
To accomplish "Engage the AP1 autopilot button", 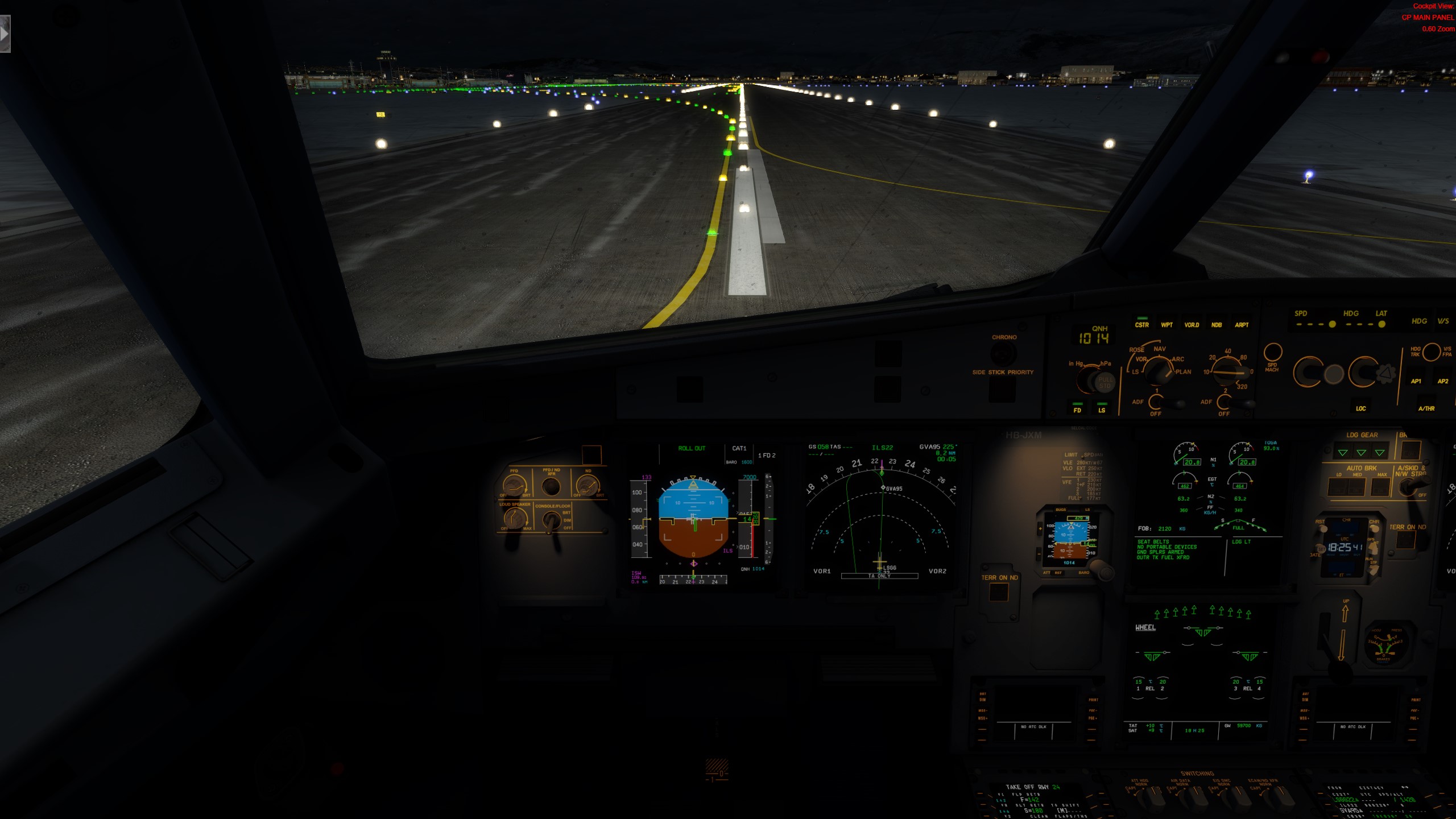I will 1416,381.
